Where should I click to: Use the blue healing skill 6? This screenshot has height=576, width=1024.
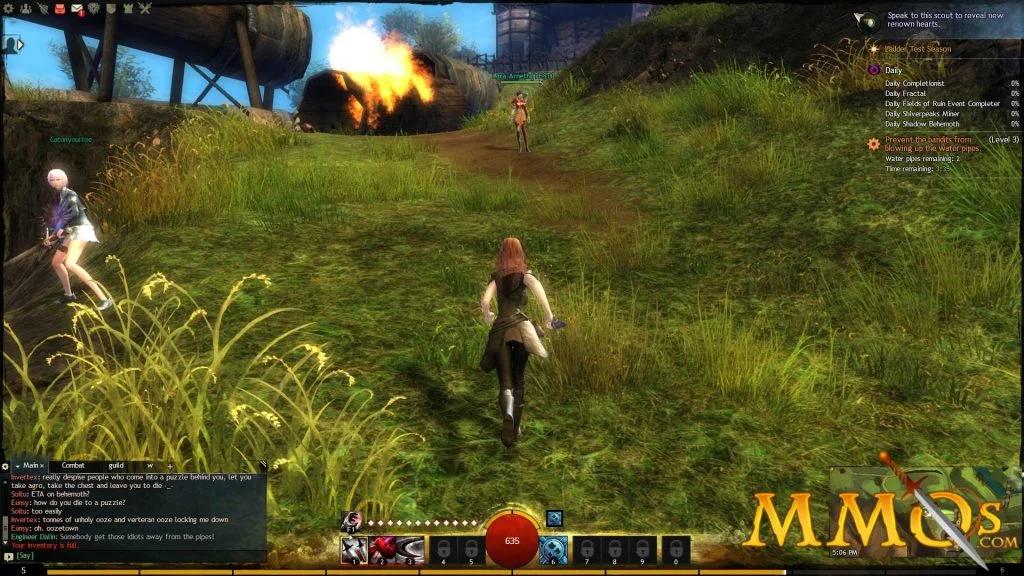pos(553,550)
